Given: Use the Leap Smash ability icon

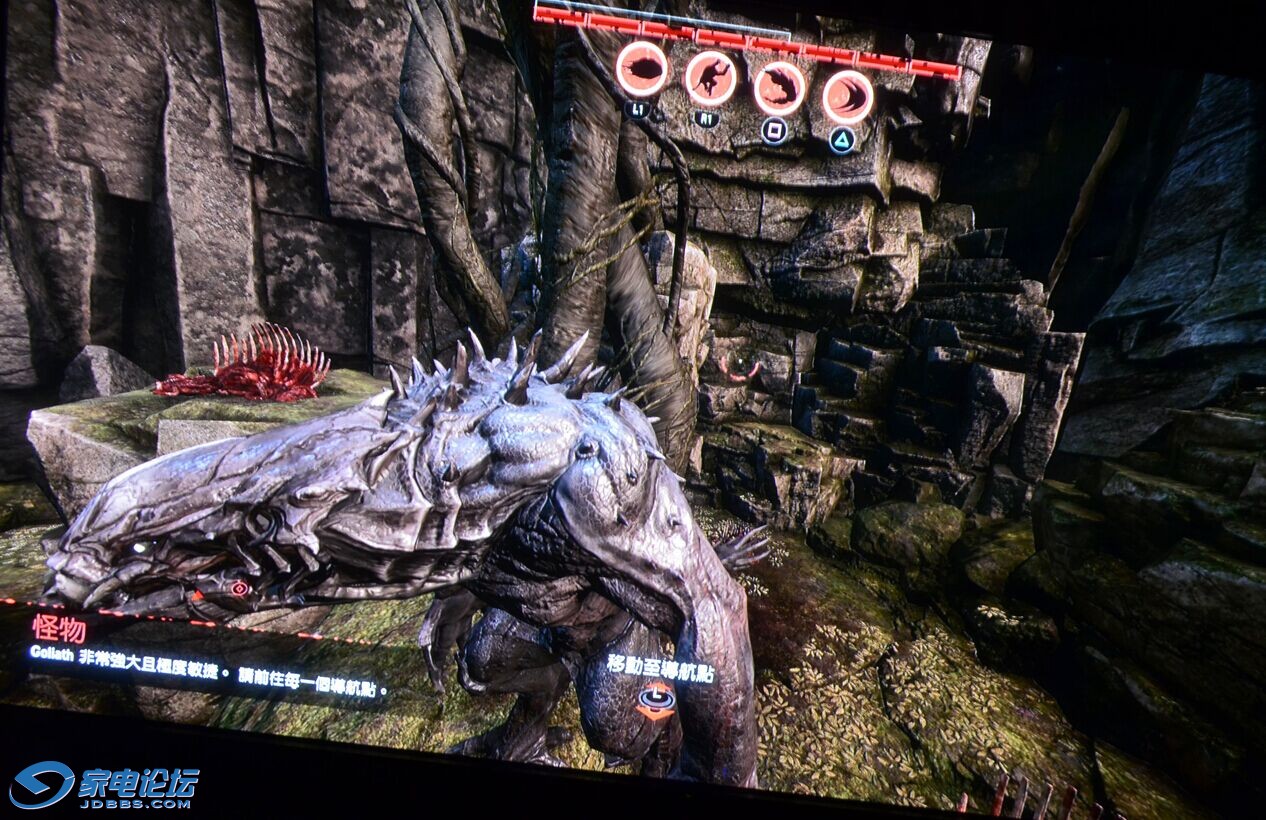Looking at the screenshot, I should pyautogui.click(x=711, y=78).
